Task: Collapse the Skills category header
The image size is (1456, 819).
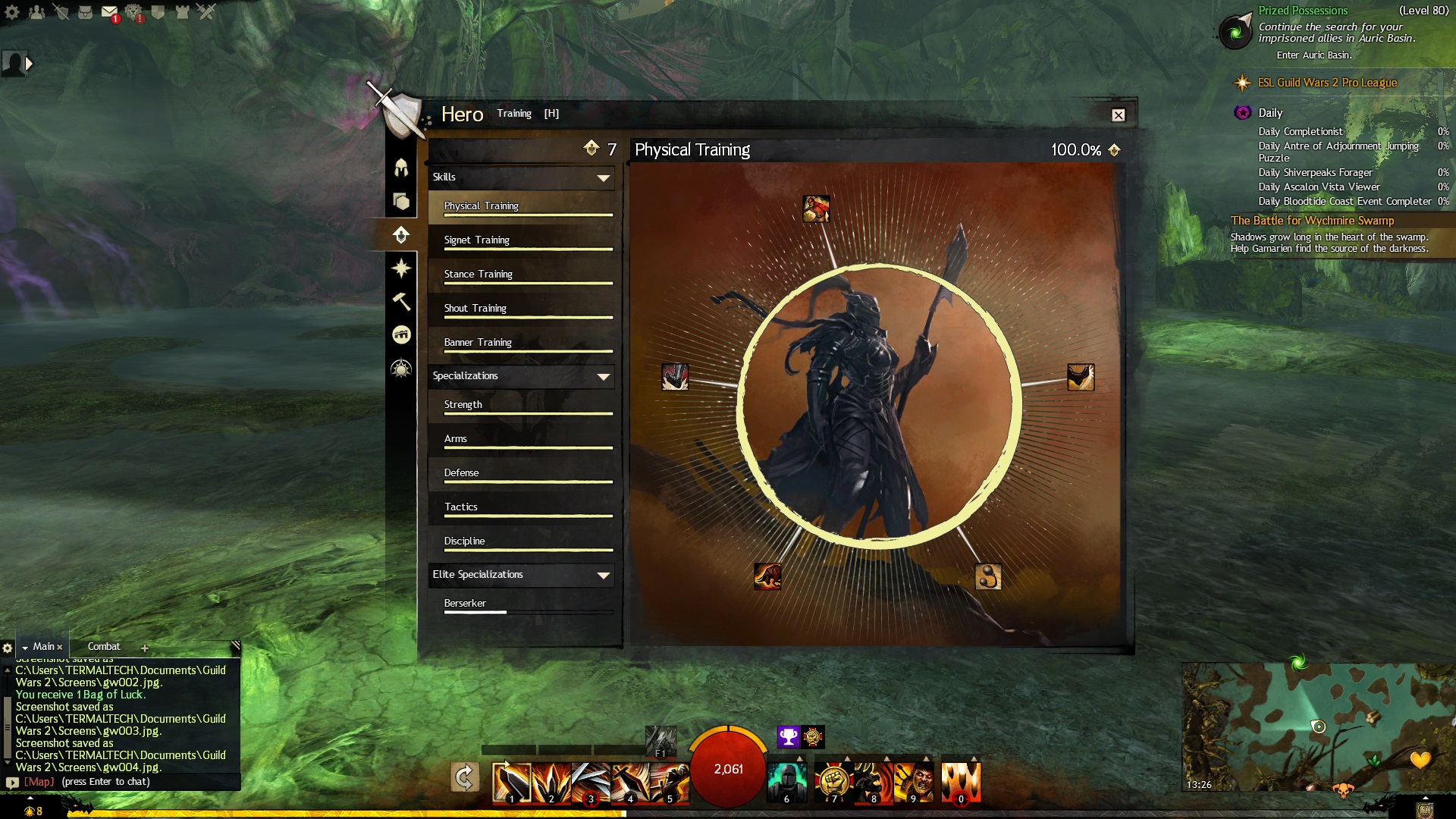Action: coord(521,177)
